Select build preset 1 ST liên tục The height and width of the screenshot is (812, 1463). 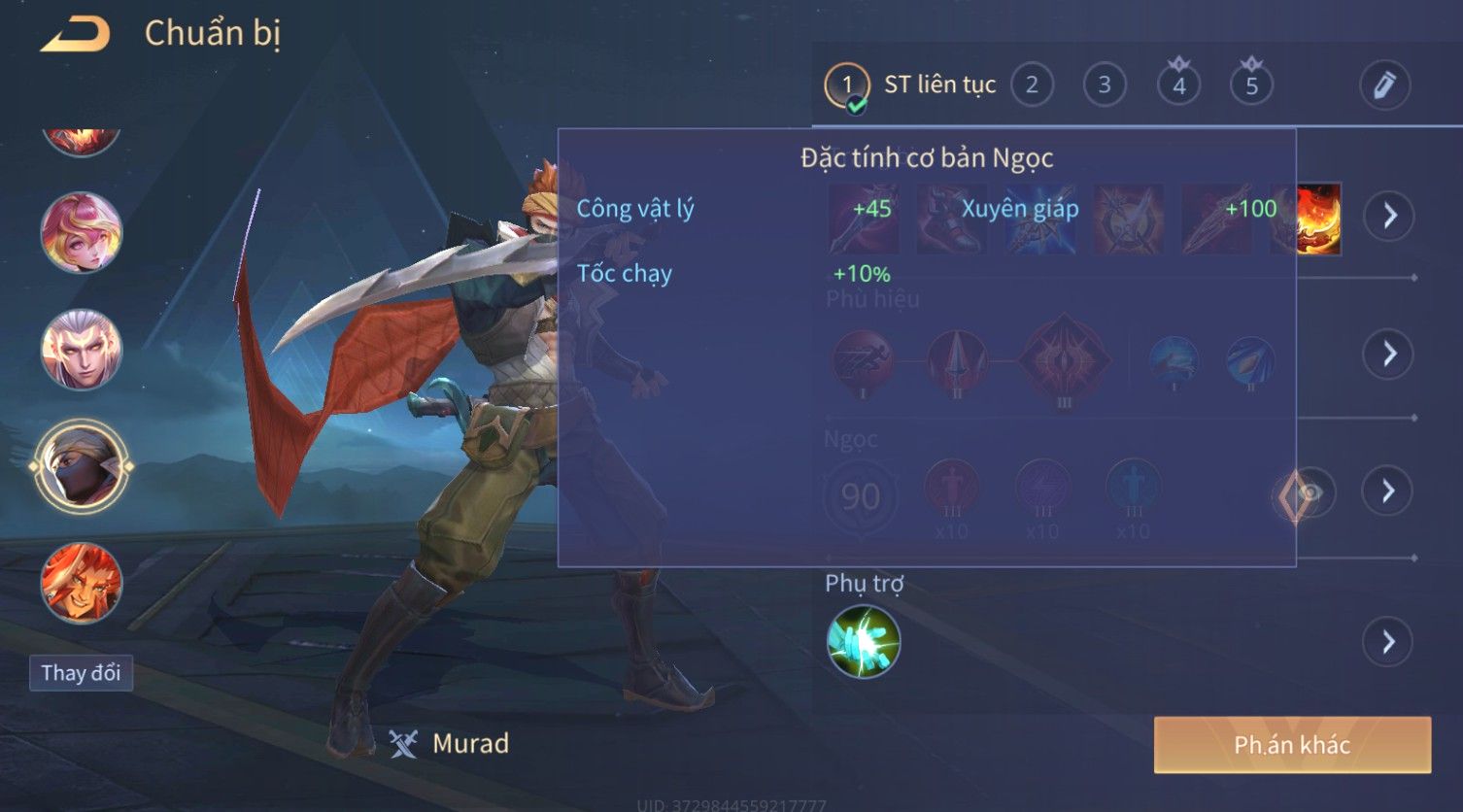(x=847, y=85)
